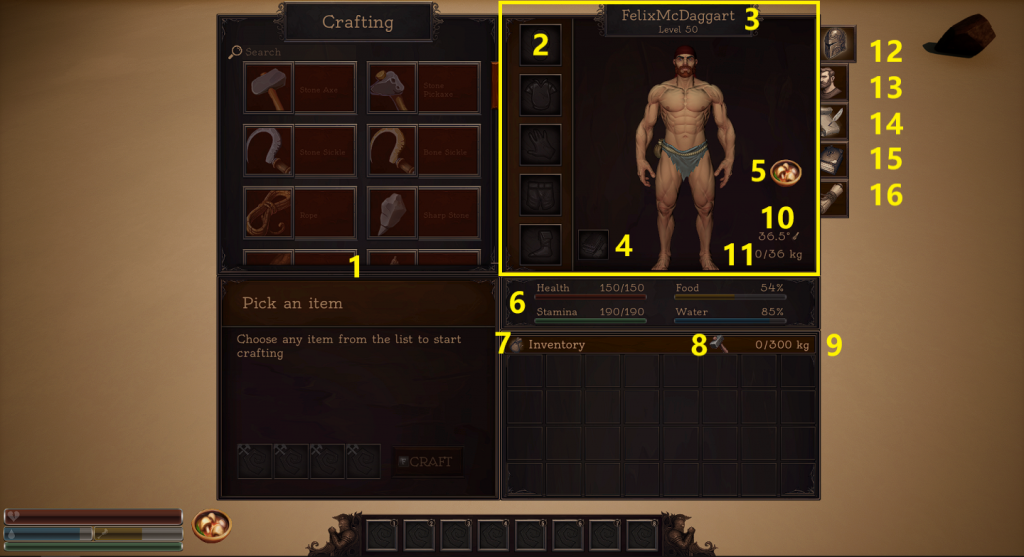1024x557 pixels.
Task: Open the quill and paper tab
Action: pyautogui.click(x=836, y=122)
